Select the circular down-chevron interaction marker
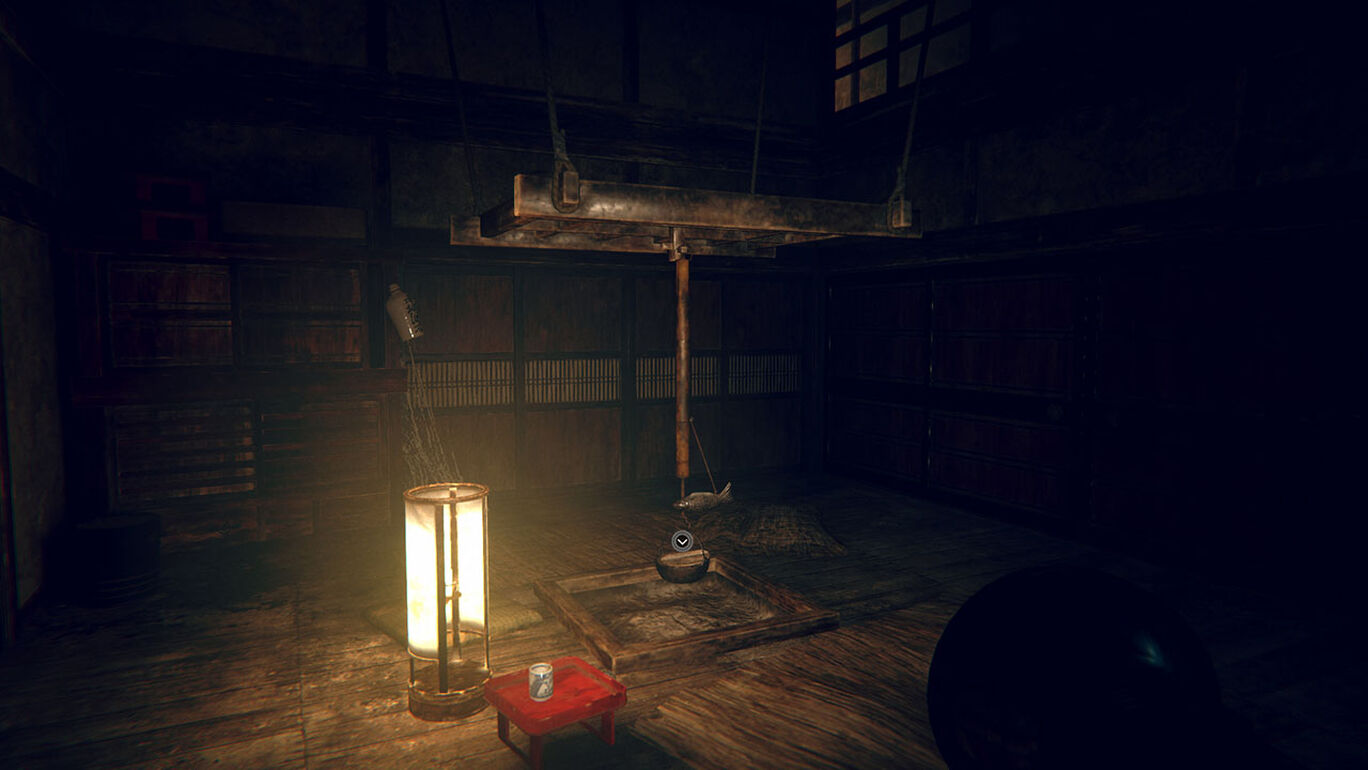 (x=682, y=541)
